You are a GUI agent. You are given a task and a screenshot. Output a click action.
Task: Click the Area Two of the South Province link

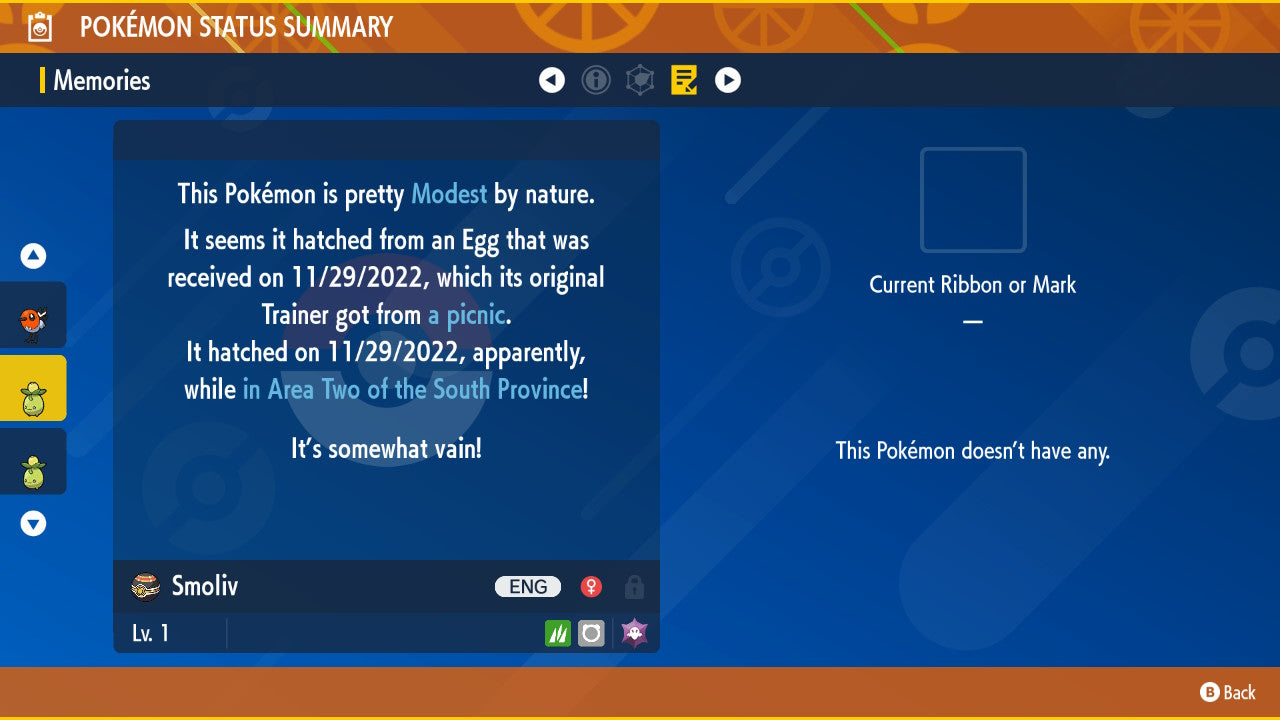[x=413, y=389]
